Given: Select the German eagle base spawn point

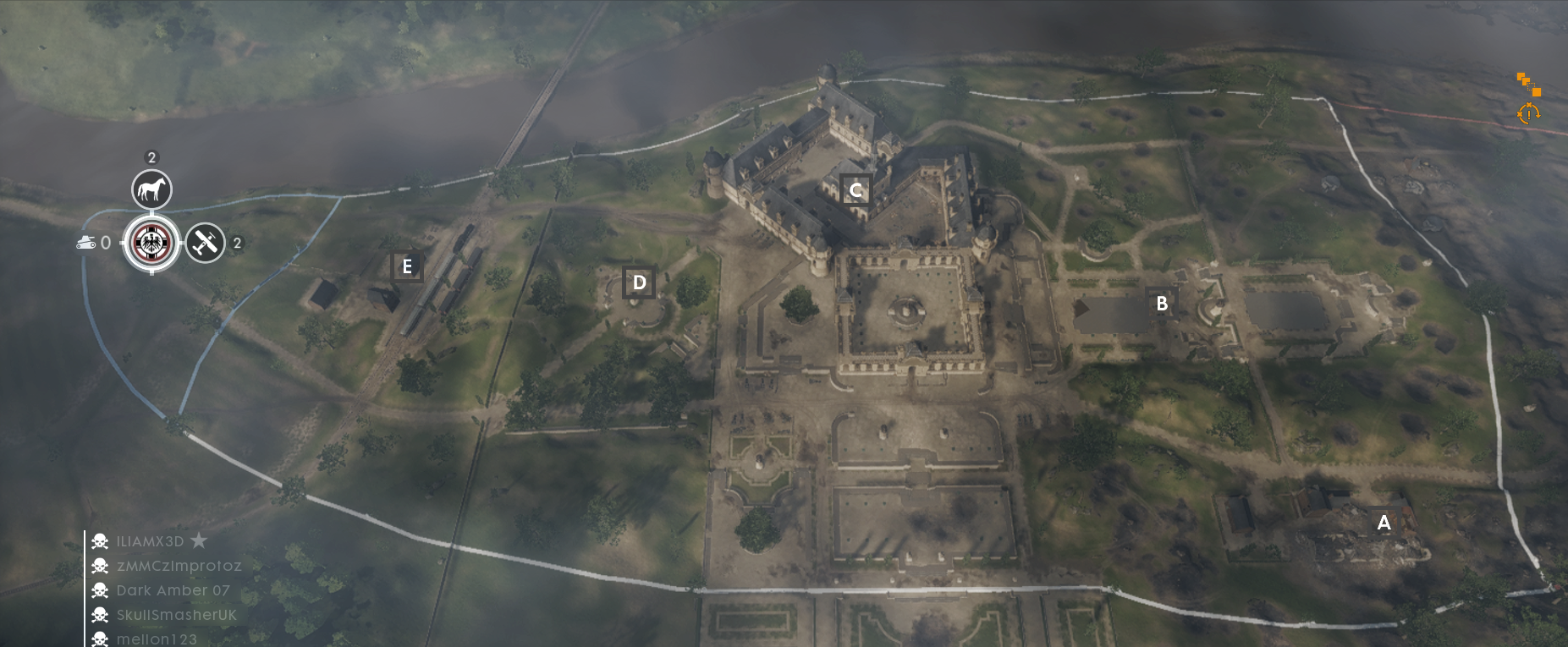Looking at the screenshot, I should click(x=151, y=244).
